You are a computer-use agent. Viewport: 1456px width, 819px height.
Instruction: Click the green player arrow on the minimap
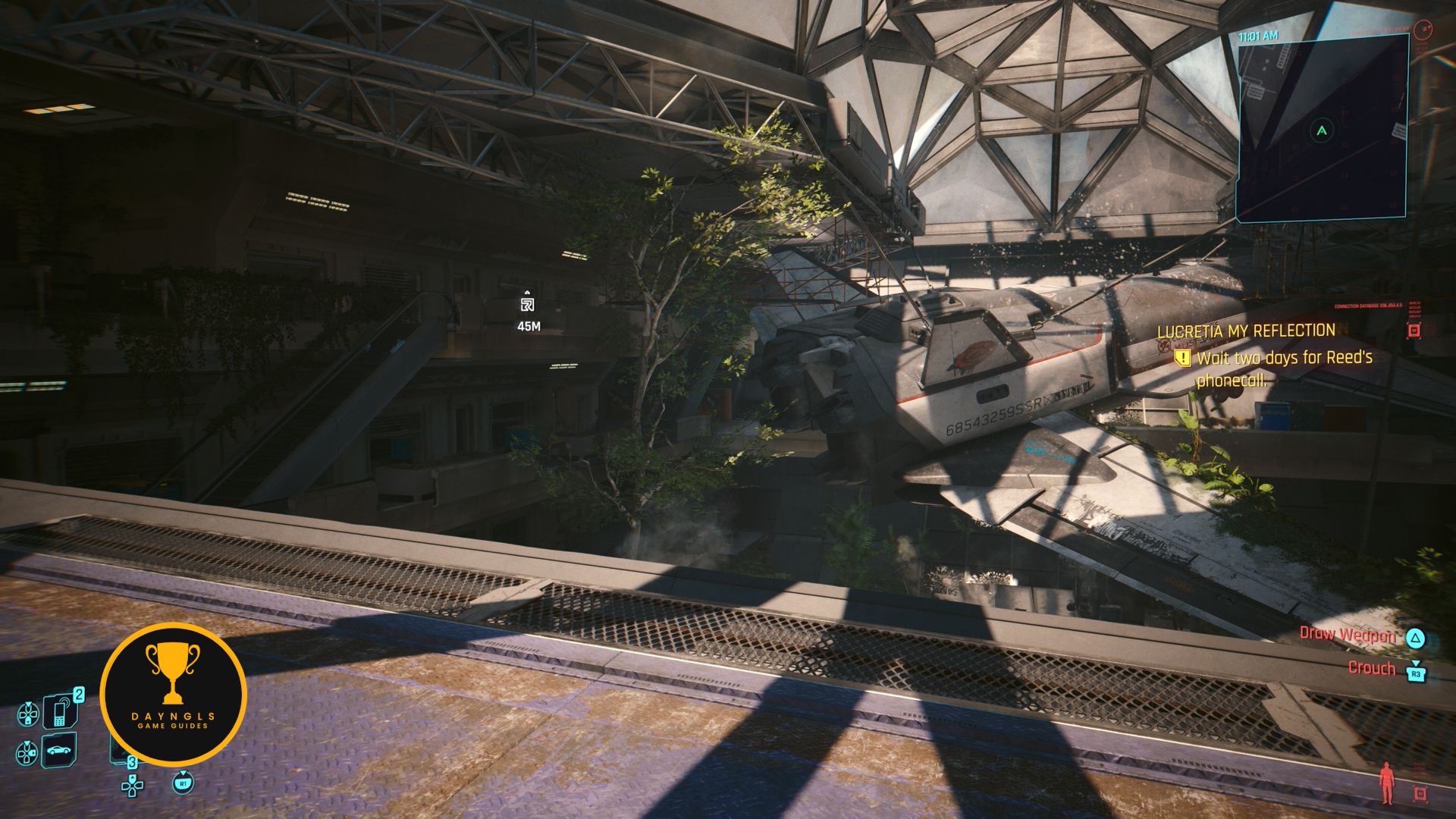pyautogui.click(x=1322, y=130)
